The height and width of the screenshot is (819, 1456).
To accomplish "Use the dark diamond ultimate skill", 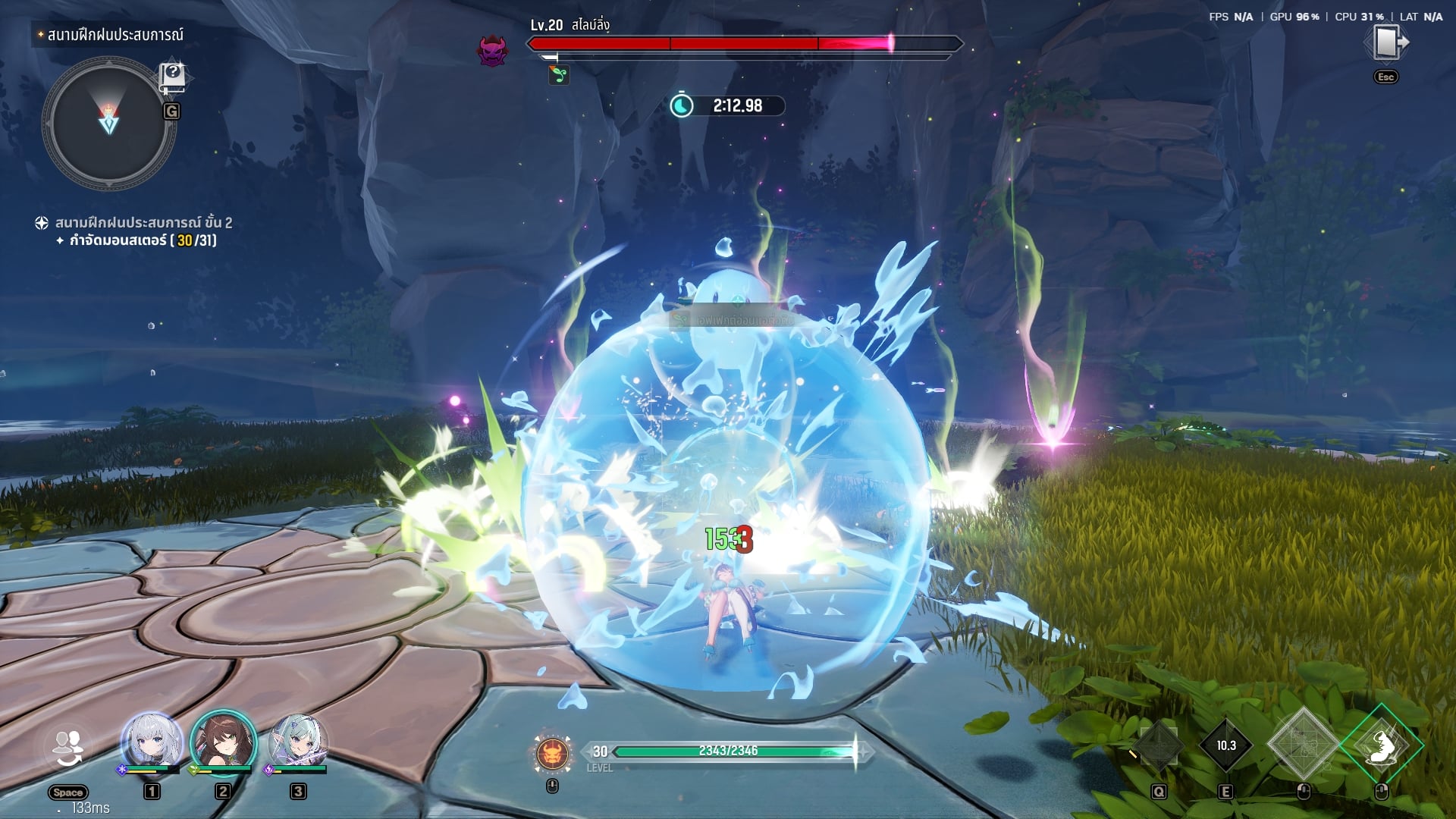I will pos(1159,745).
